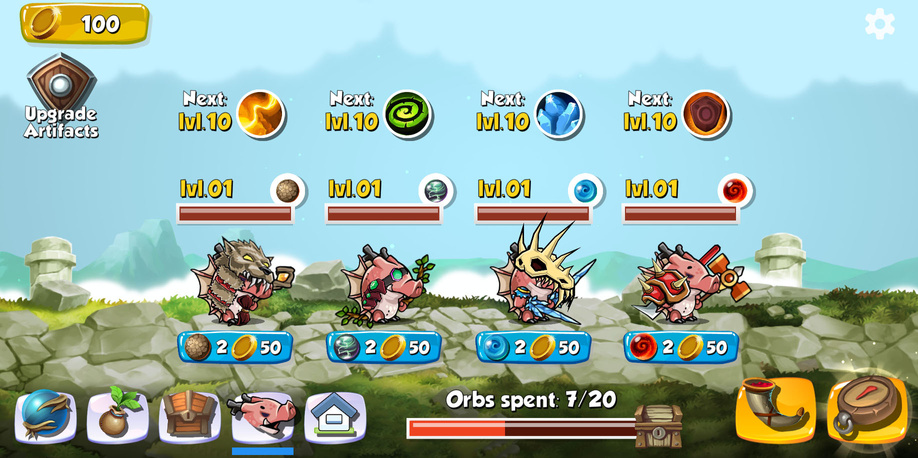This screenshot has width=918, height=458.
Task: Select the boar units tab
Action: [x=263, y=415]
